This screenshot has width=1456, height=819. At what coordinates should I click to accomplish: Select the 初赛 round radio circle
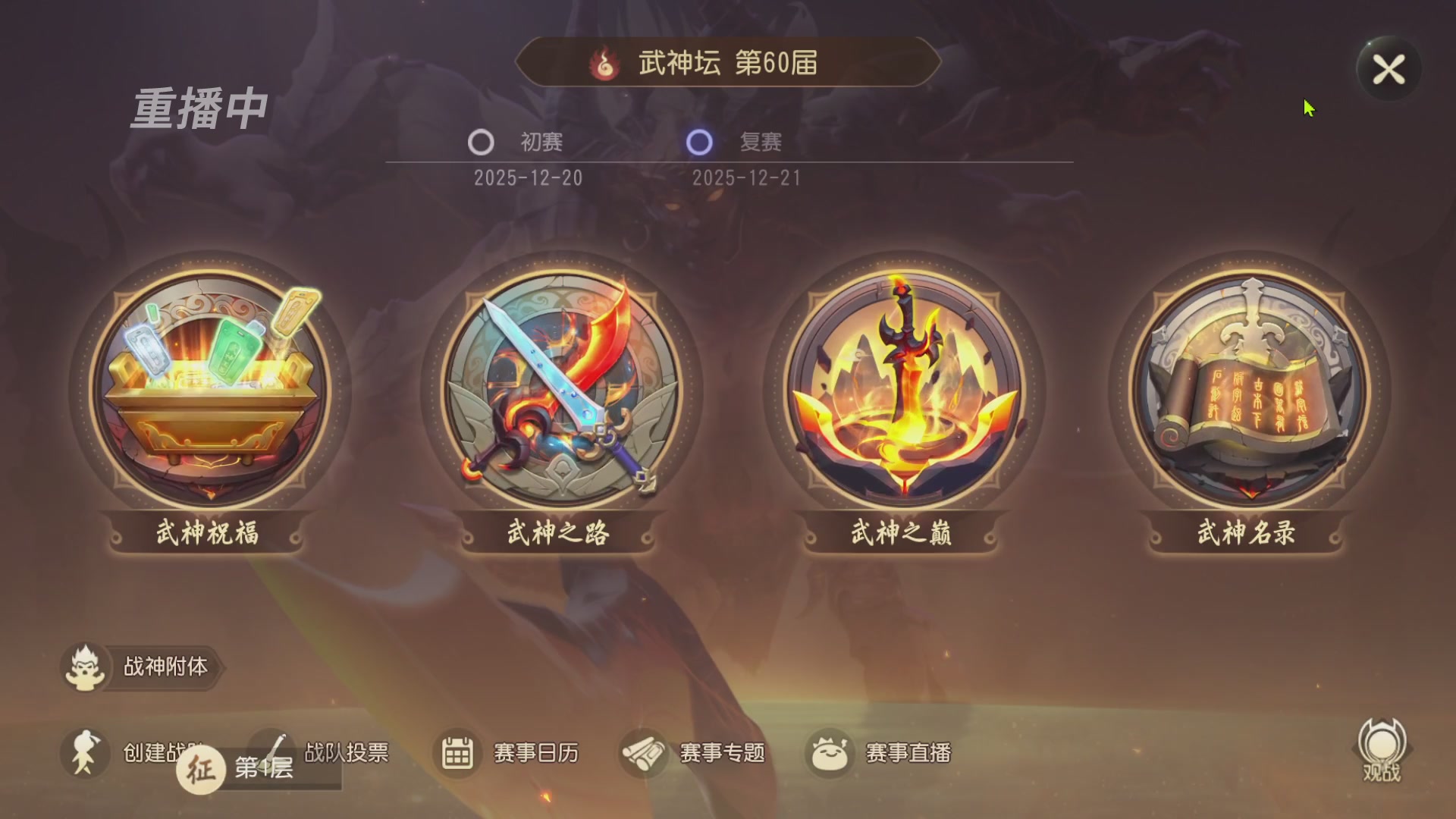481,143
